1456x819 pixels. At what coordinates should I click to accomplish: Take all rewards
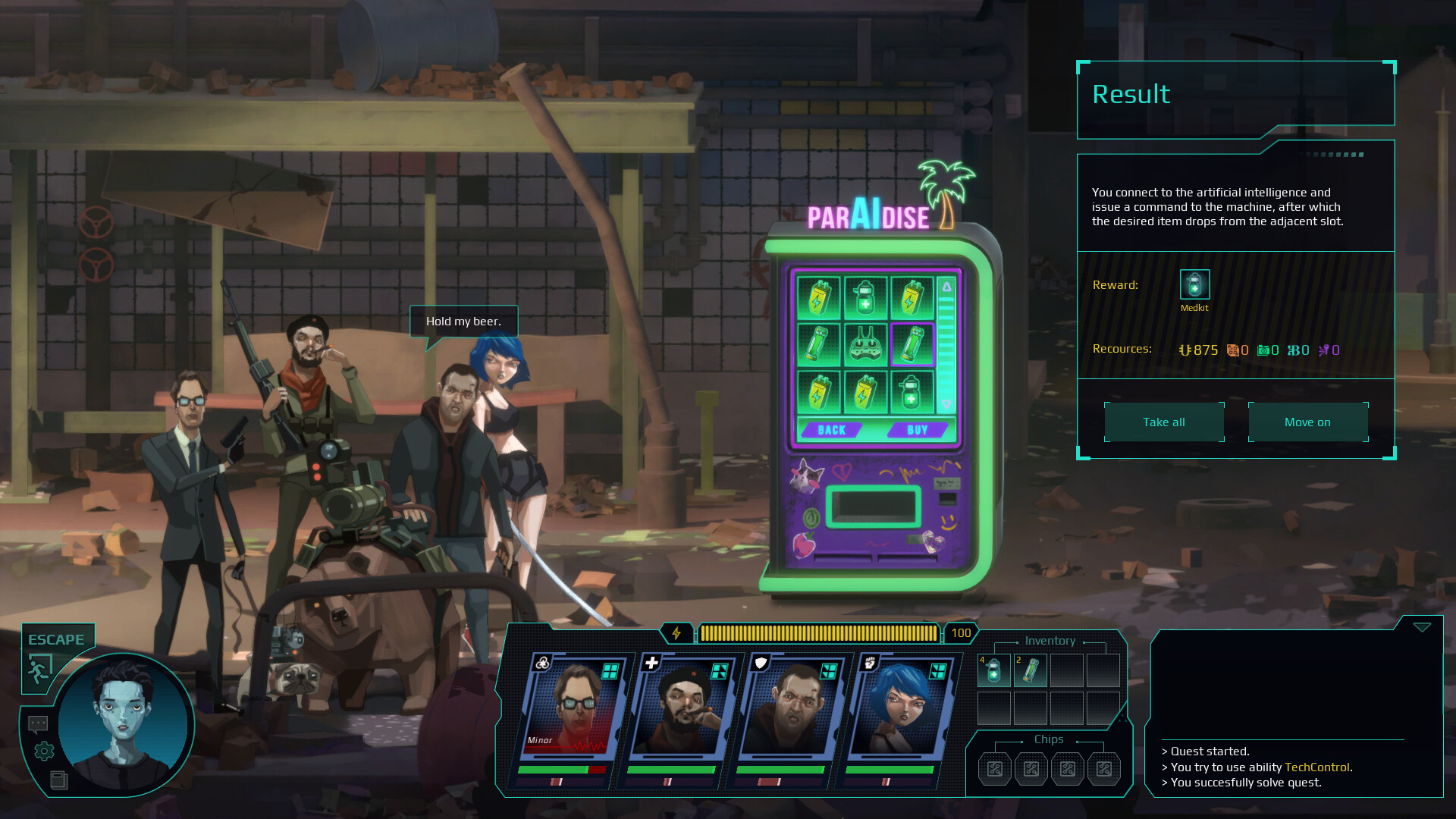[x=1164, y=422]
